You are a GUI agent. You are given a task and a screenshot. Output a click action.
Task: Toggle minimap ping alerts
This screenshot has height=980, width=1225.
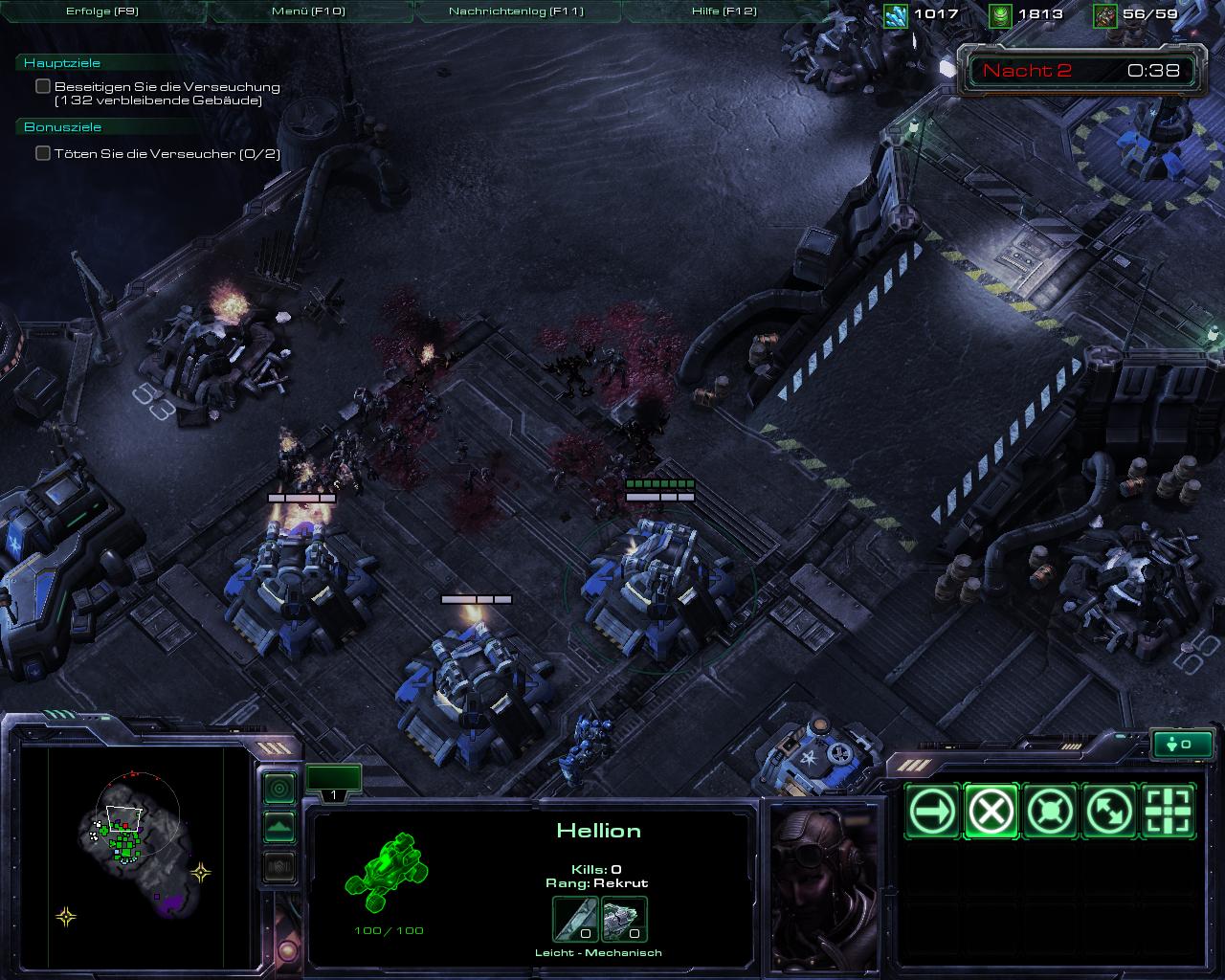tap(278, 788)
